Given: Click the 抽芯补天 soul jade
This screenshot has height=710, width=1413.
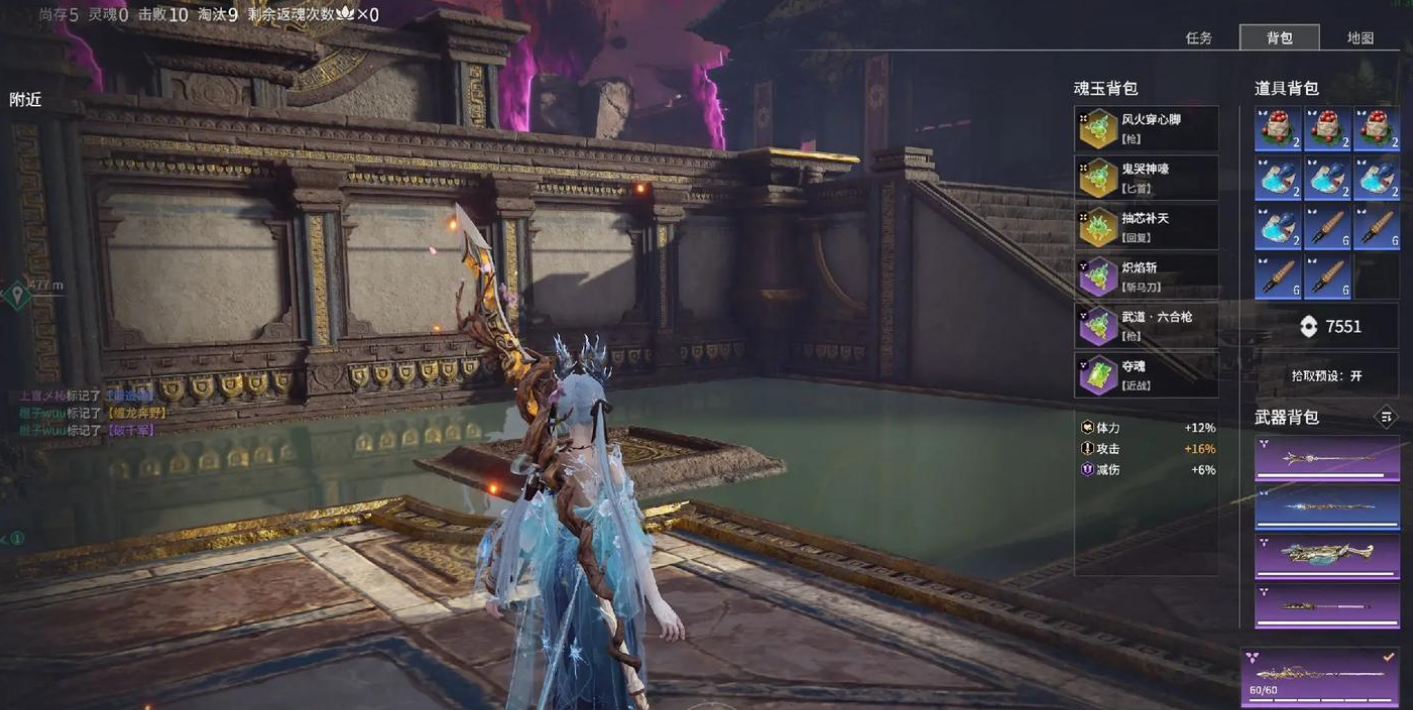Looking at the screenshot, I should (1146, 226).
